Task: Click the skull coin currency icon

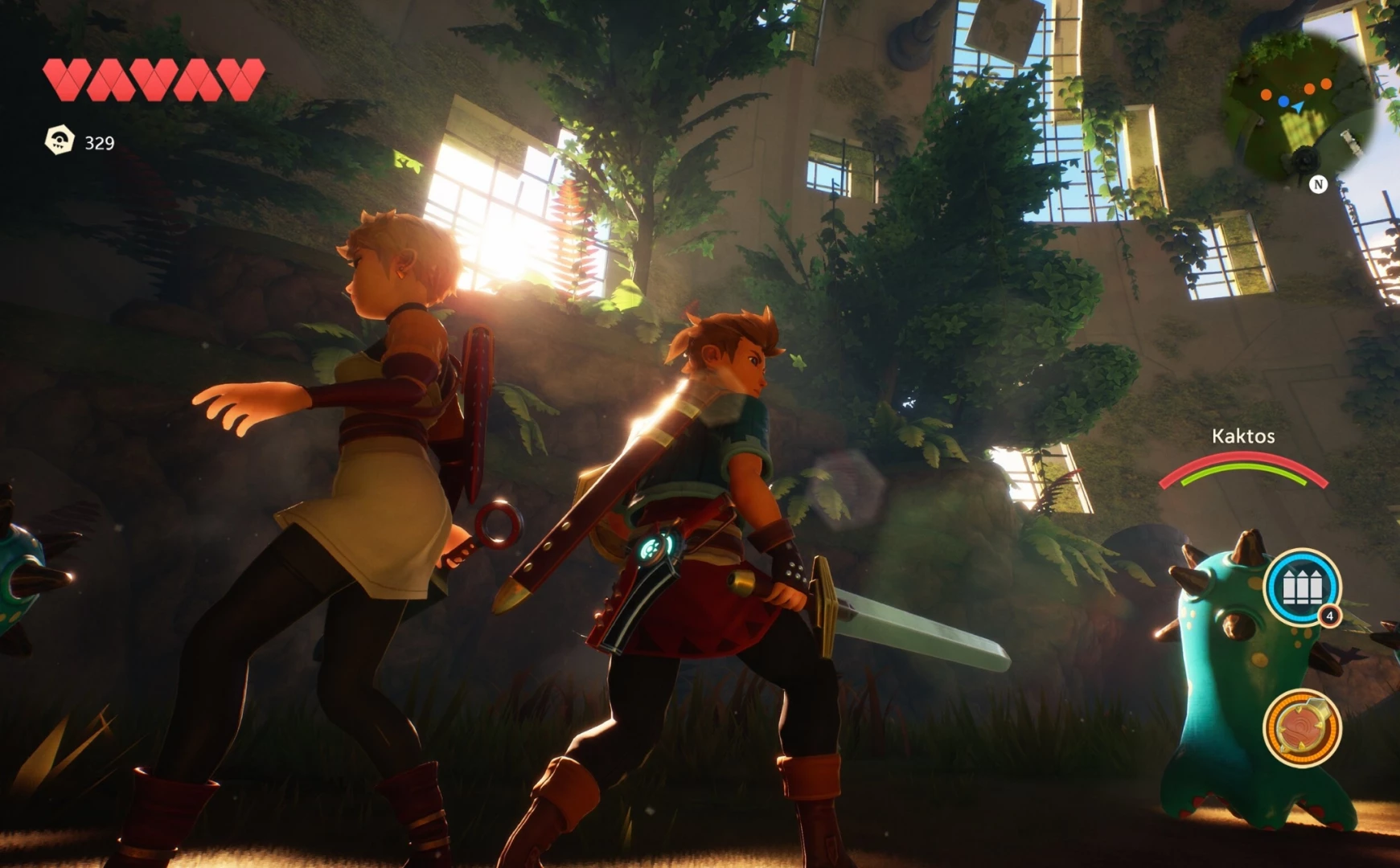Action: tap(59, 141)
